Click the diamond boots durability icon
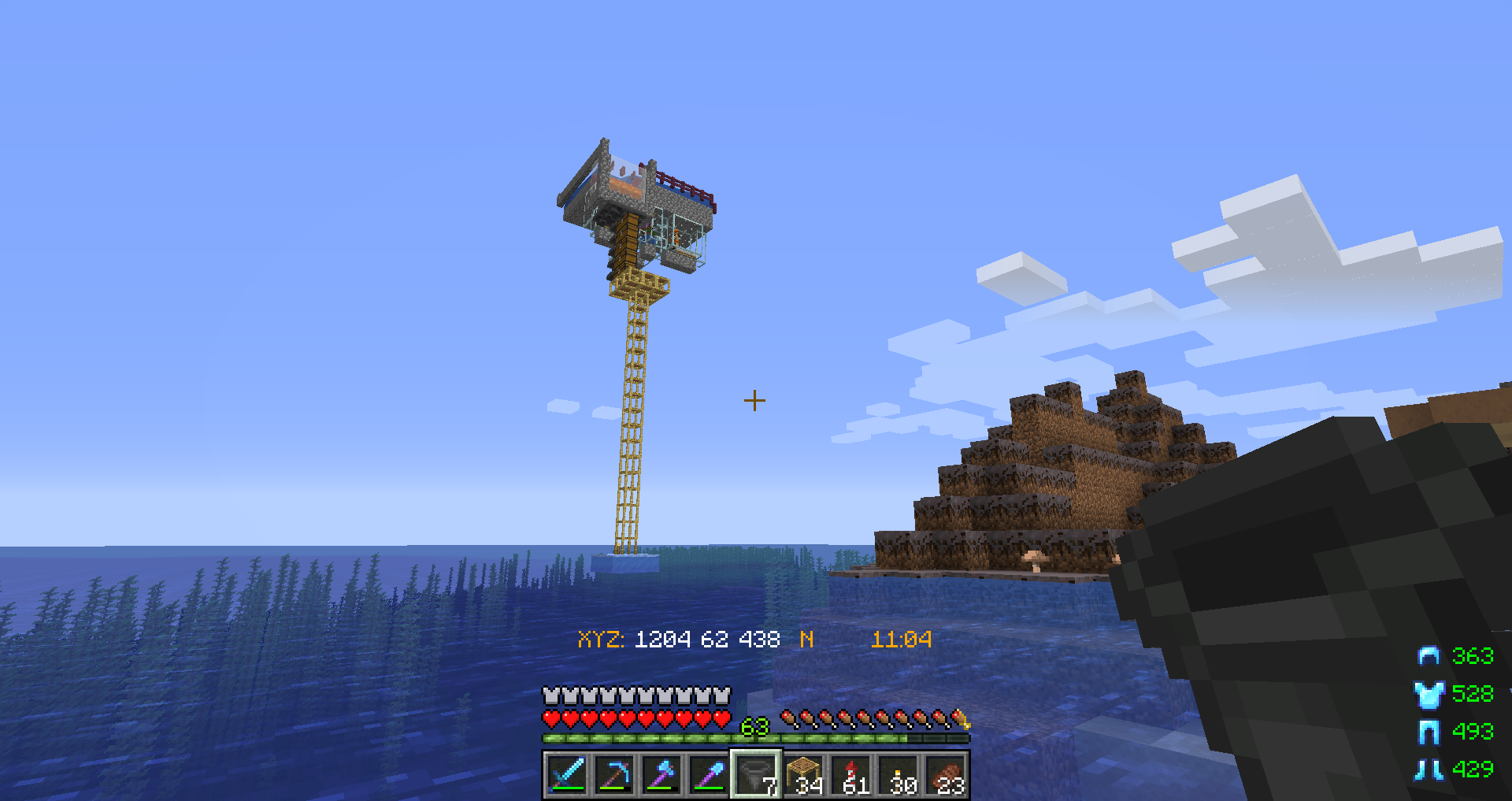1512x801 pixels. 1429,769
